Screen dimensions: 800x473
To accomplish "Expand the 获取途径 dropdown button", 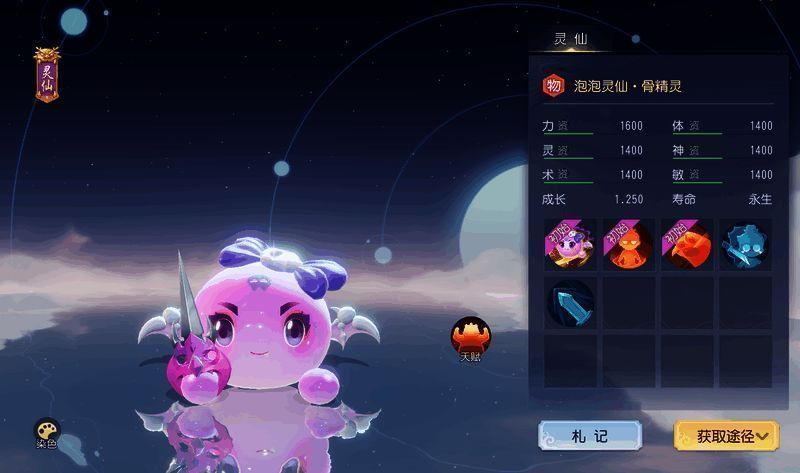I will (726, 435).
